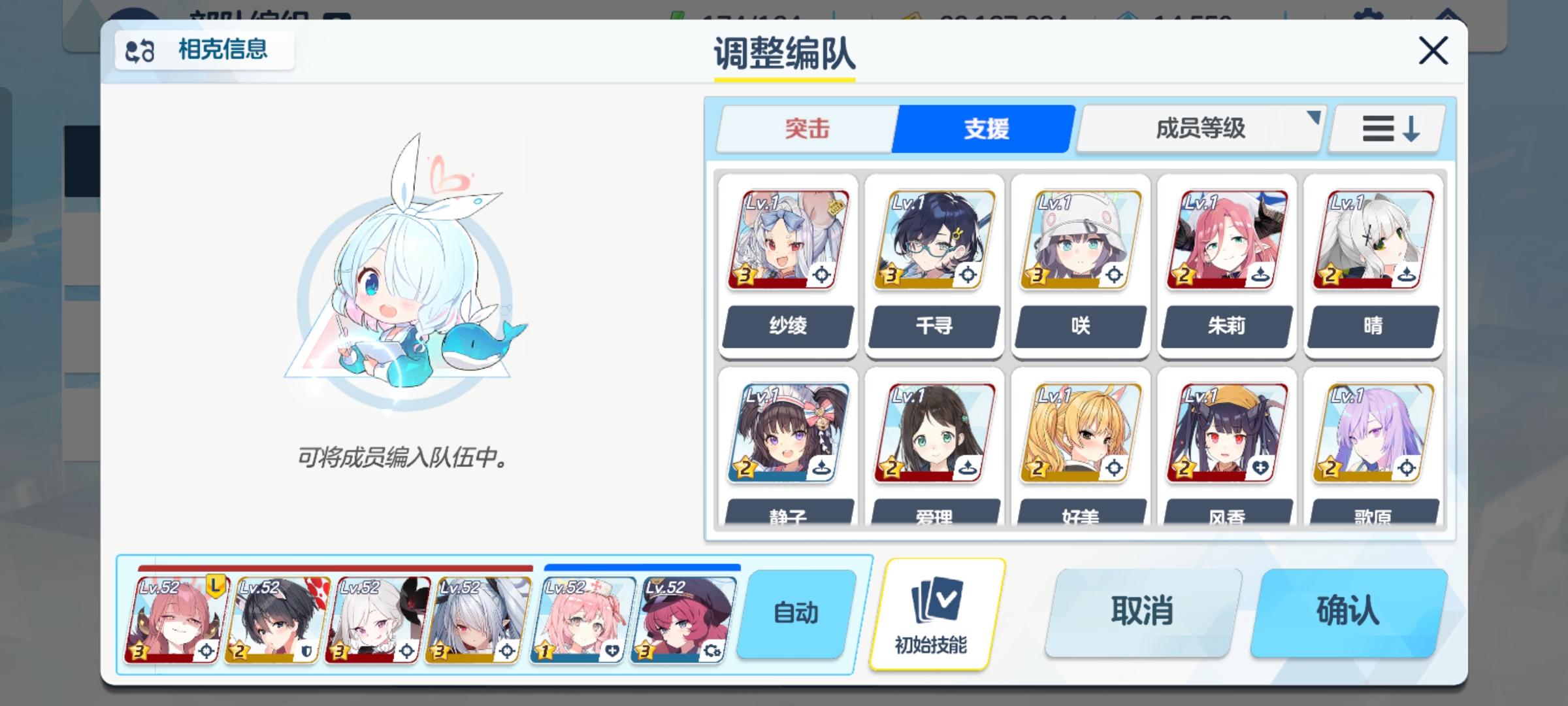Image resolution: width=1568 pixels, height=706 pixels.
Task: Switch to the 突击 tab
Action: click(805, 128)
